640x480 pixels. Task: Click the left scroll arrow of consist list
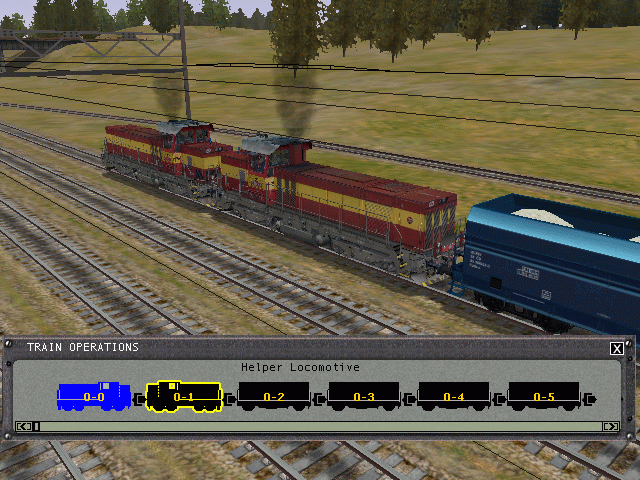tap(25, 427)
